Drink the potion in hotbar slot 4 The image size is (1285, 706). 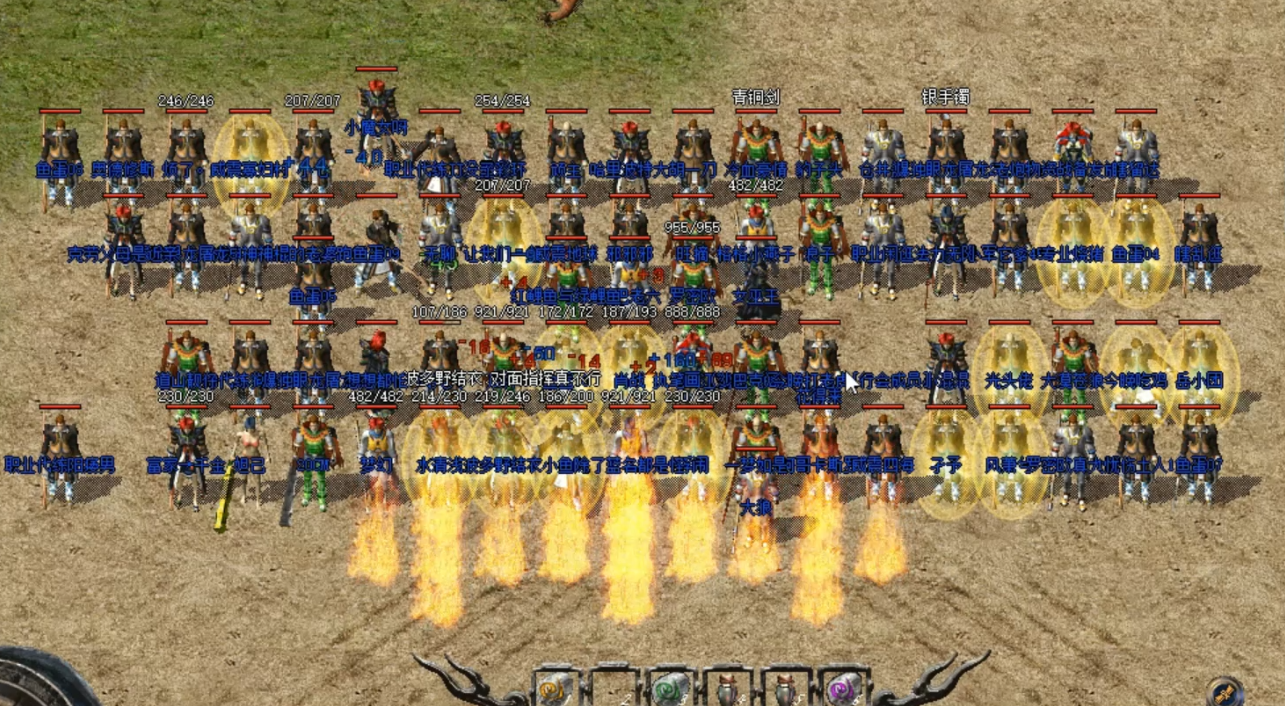(727, 691)
